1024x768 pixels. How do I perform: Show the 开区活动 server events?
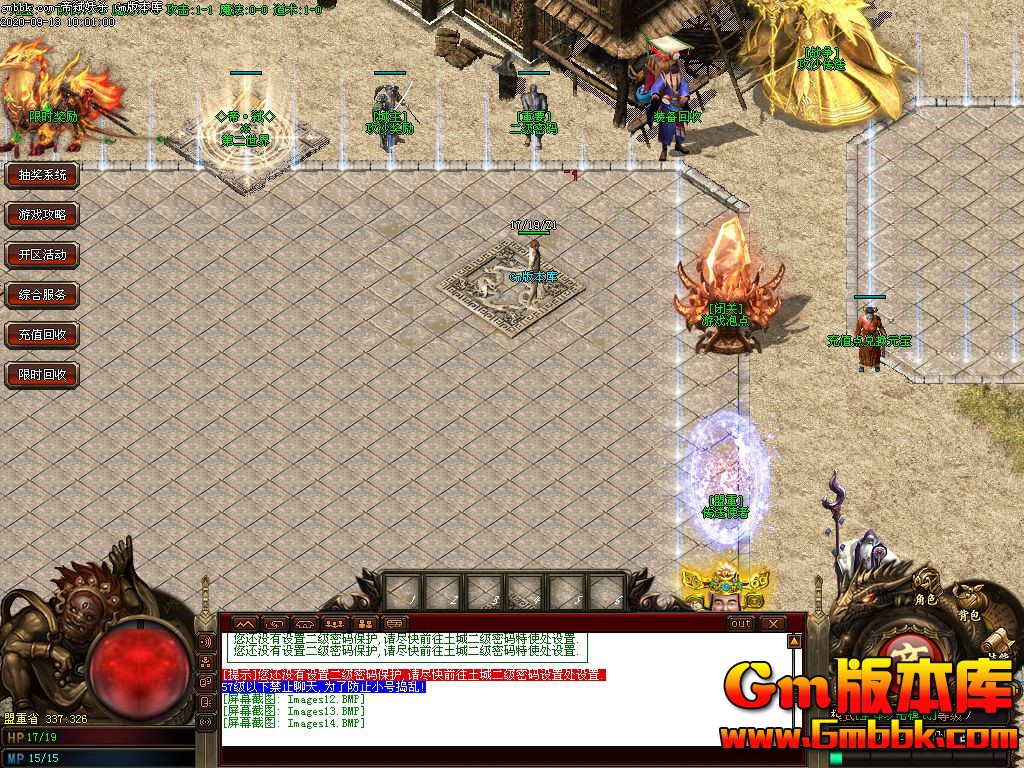click(x=42, y=255)
